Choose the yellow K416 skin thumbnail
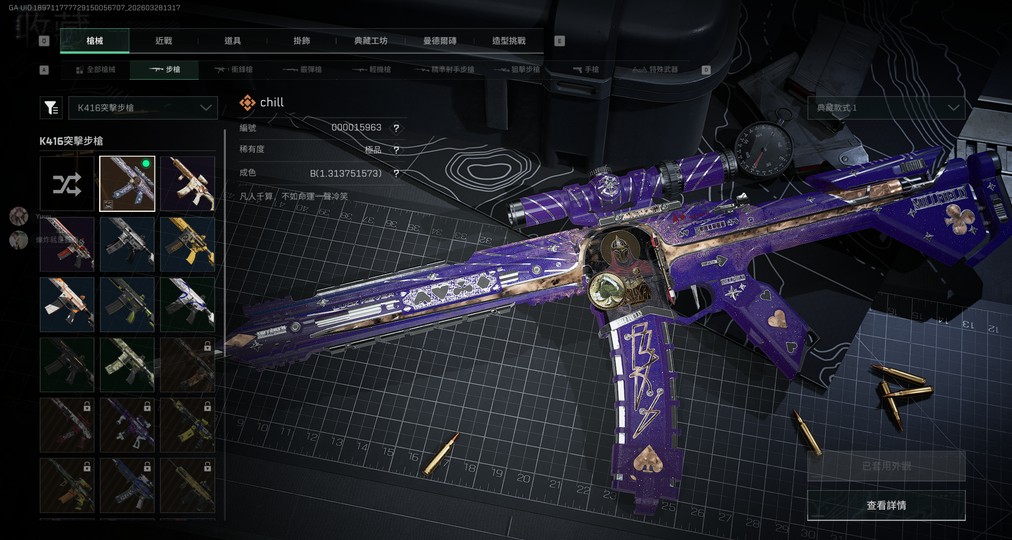1012x540 pixels. point(187,244)
